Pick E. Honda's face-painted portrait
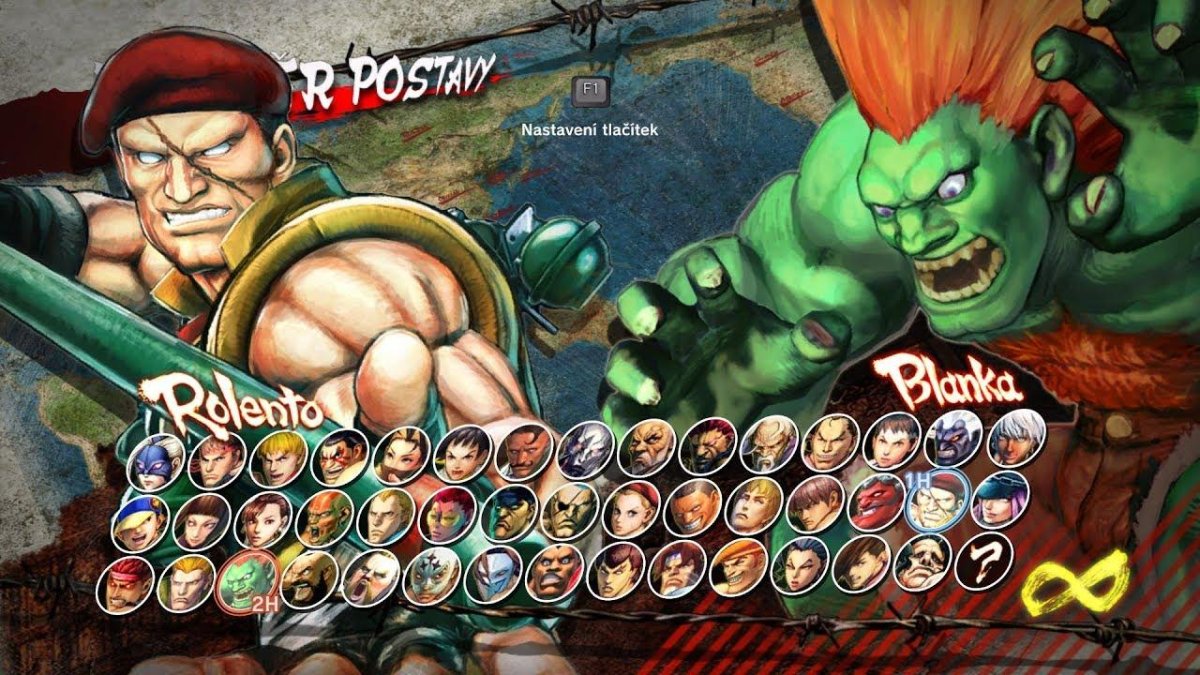Viewport: 1200px width, 675px height. click(x=340, y=456)
